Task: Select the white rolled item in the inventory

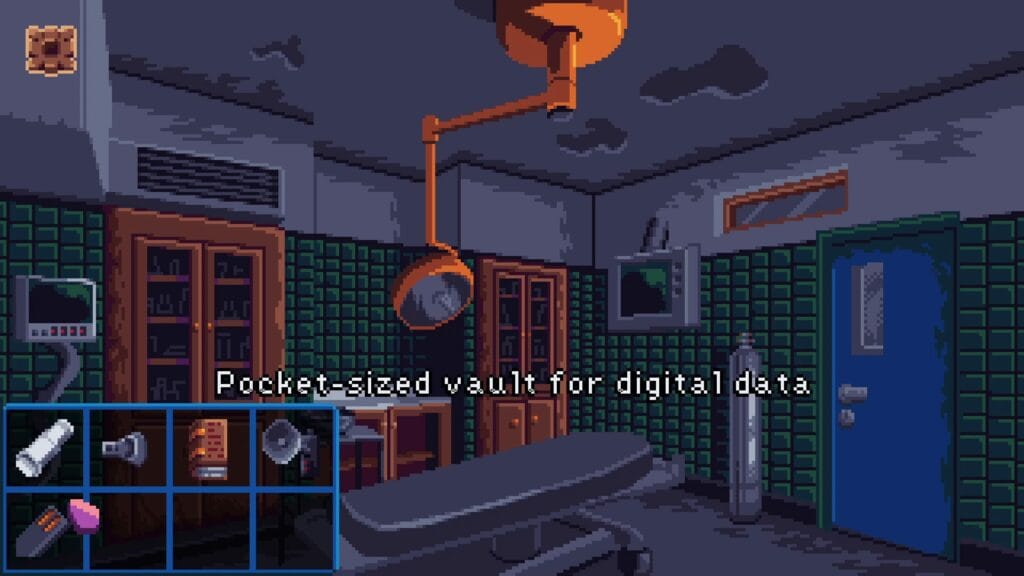Action: click(x=46, y=447)
